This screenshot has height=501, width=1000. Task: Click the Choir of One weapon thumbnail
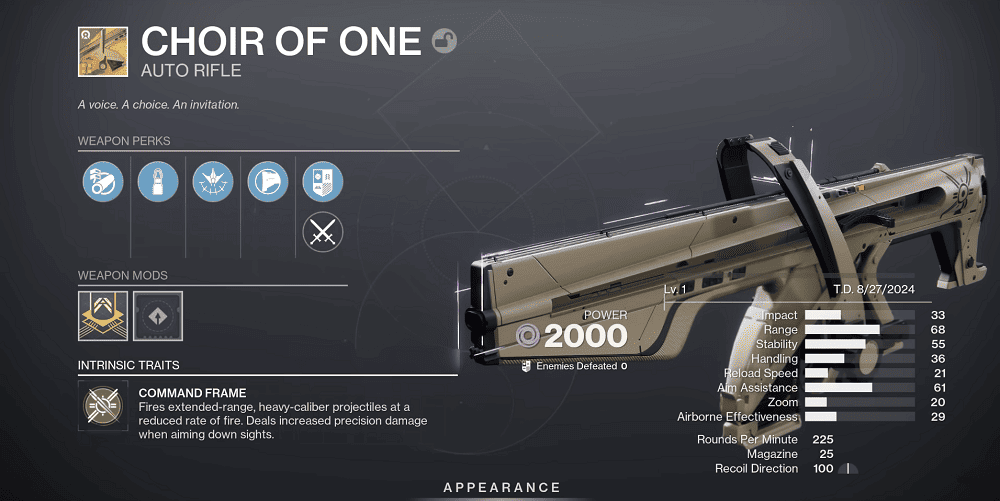103,51
